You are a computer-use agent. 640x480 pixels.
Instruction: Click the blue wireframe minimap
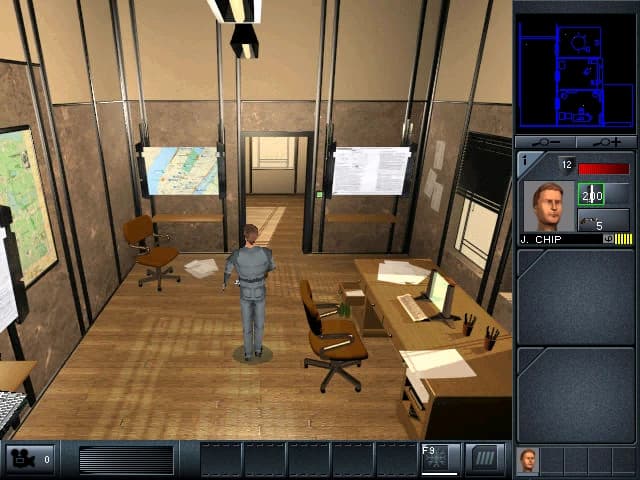[x=575, y=70]
